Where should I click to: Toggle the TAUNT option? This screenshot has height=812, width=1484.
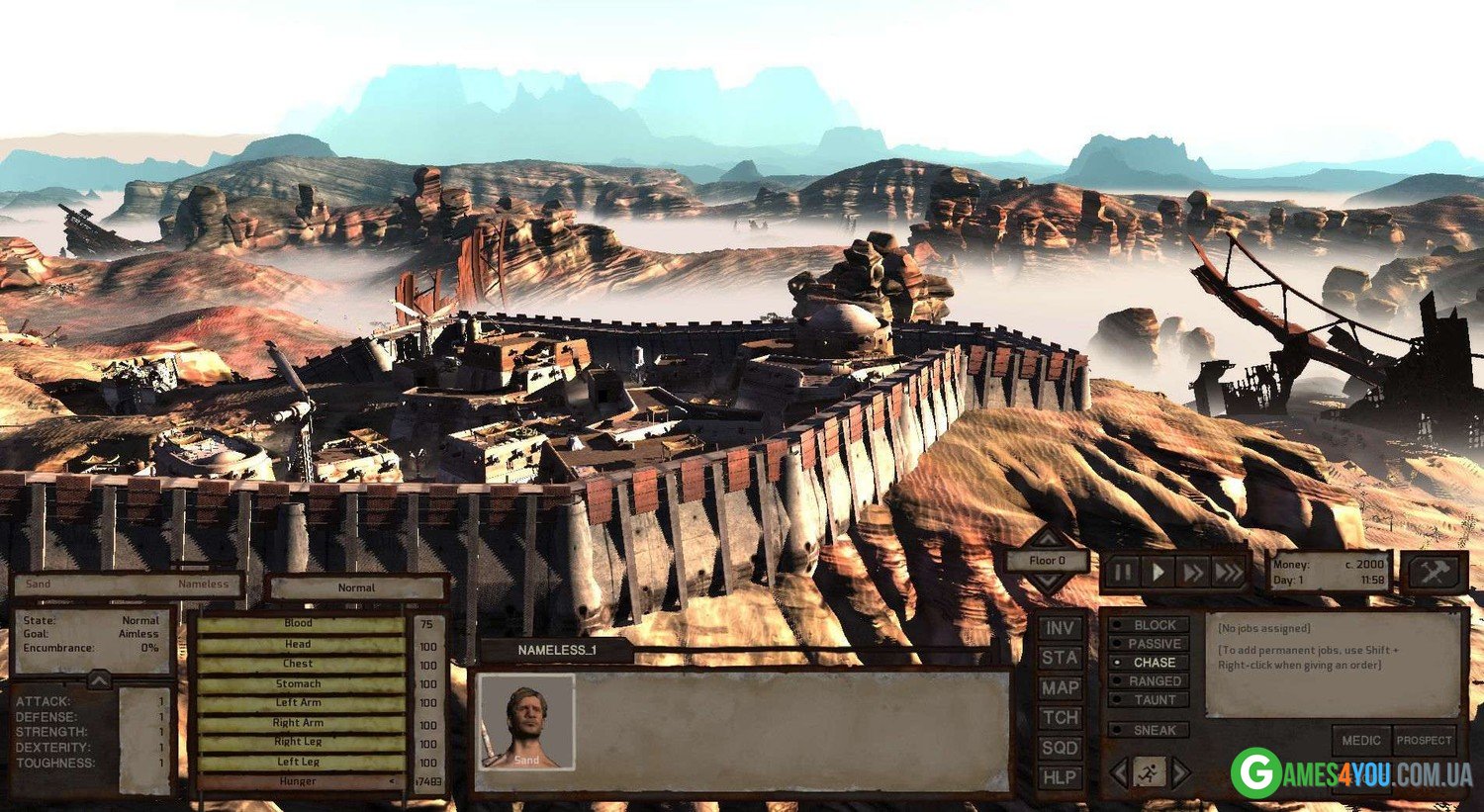(x=1149, y=700)
